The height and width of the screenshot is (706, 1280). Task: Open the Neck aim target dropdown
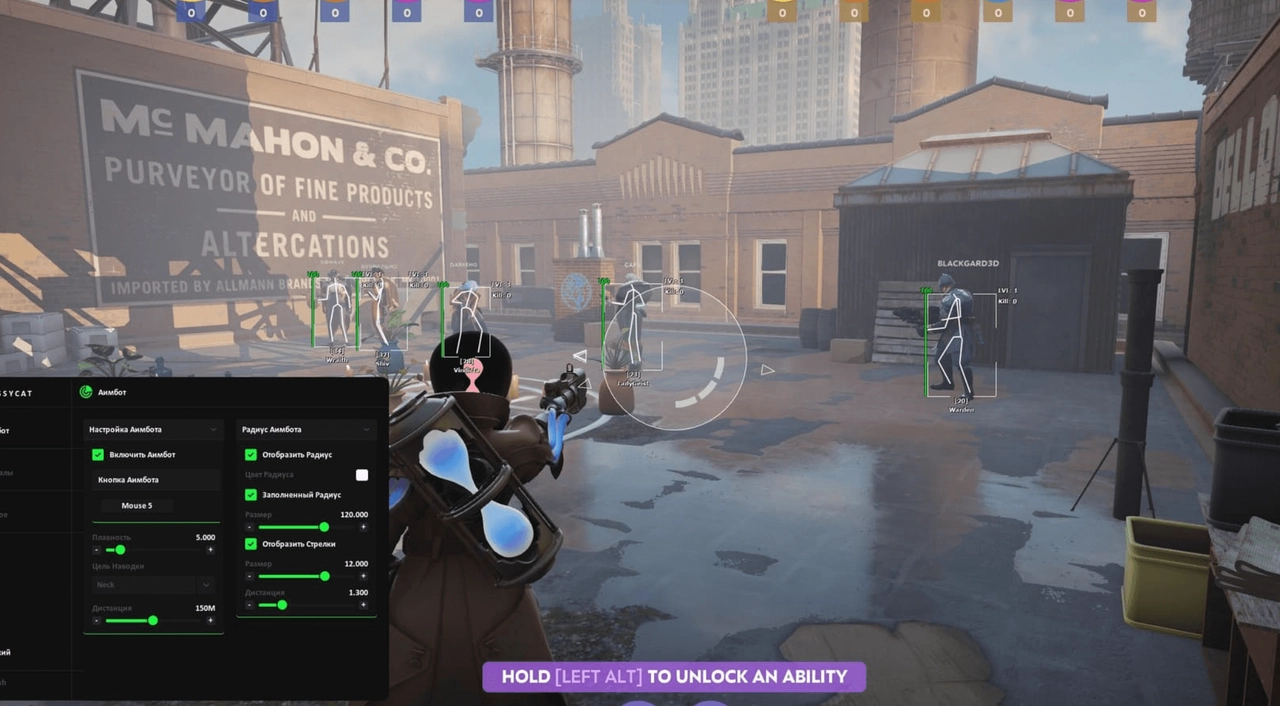[153, 584]
